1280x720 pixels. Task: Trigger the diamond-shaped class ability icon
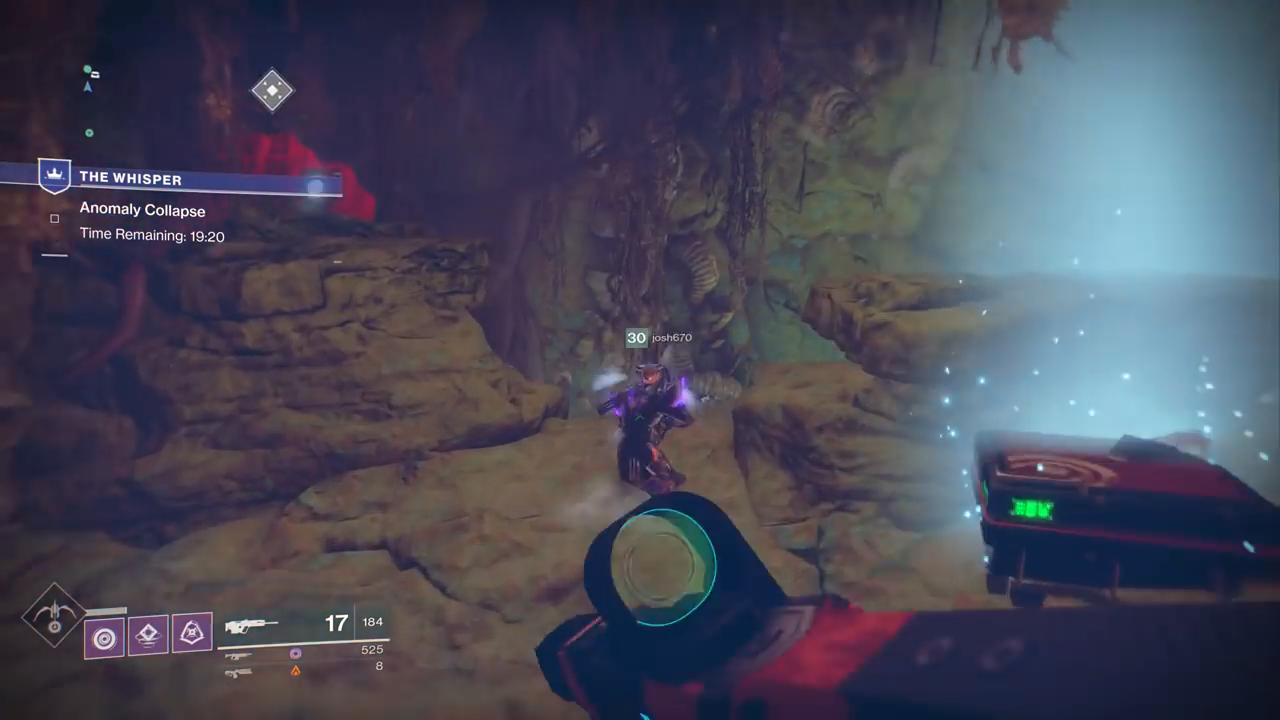tap(148, 634)
